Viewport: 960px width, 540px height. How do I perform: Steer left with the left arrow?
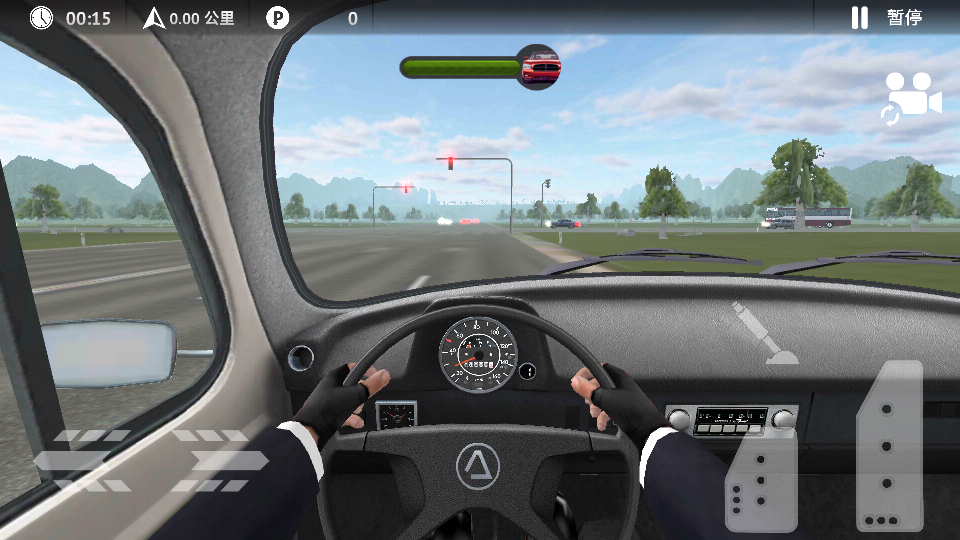pyautogui.click(x=82, y=460)
